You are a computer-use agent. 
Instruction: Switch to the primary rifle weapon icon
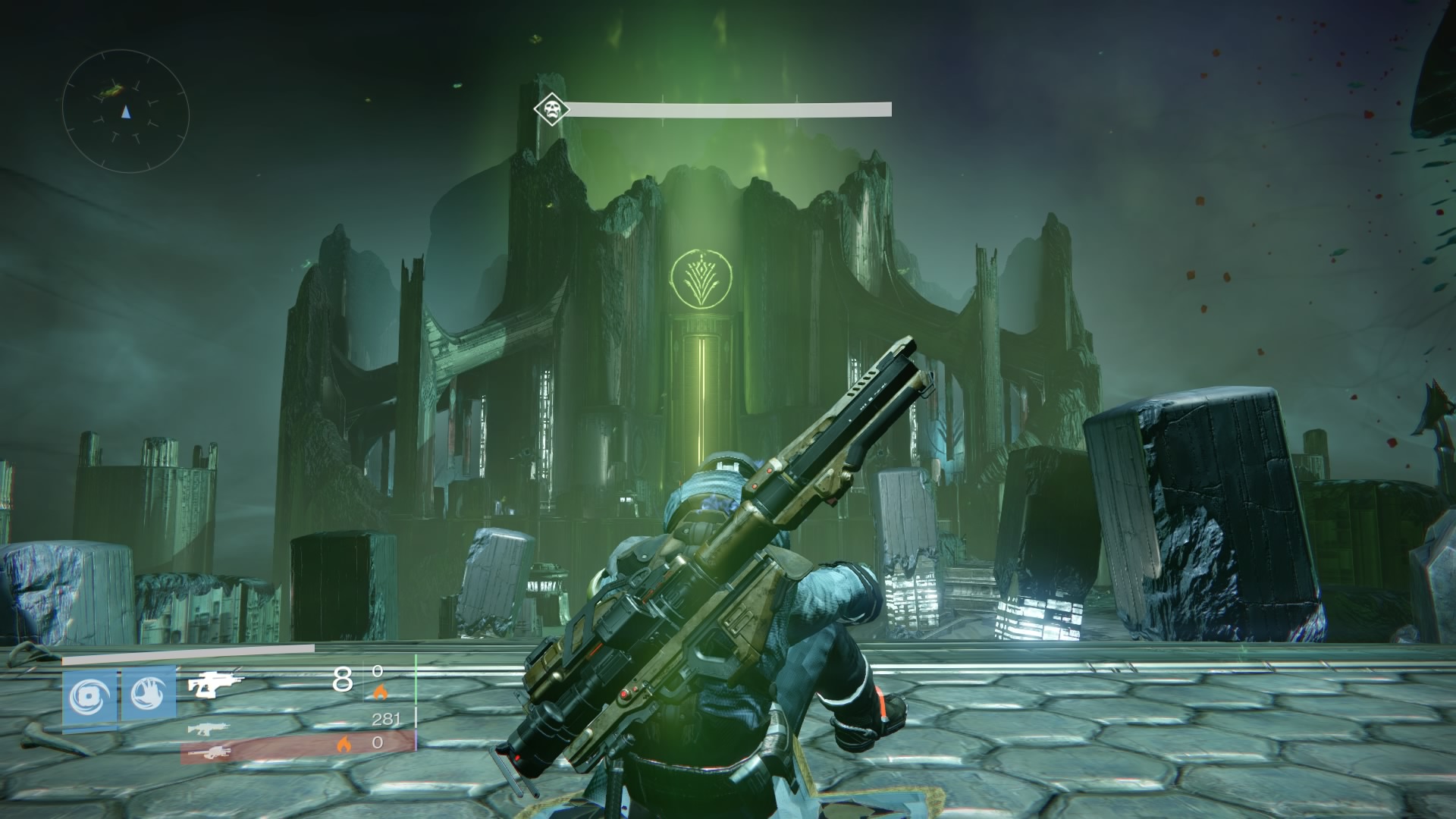pos(208,729)
